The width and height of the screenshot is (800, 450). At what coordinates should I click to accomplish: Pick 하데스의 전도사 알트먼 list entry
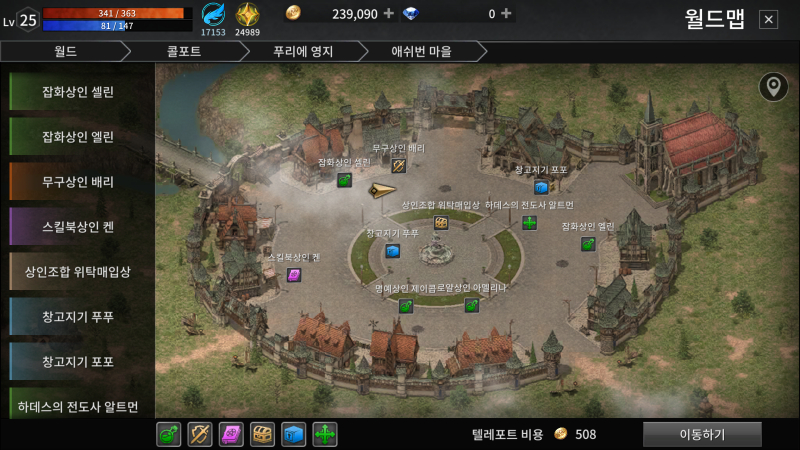pos(78,407)
